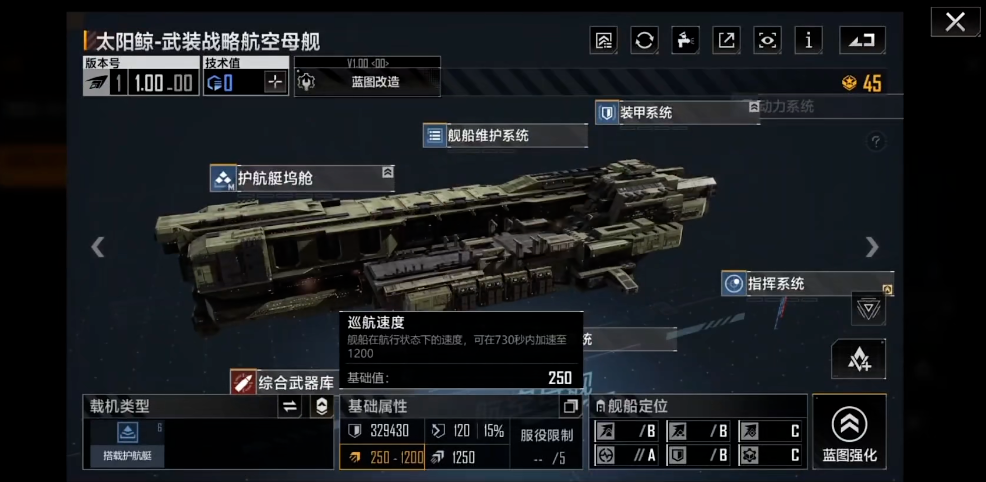
Task: Select the 巡航速度 250-1200 speed stat
Action: click(383, 457)
